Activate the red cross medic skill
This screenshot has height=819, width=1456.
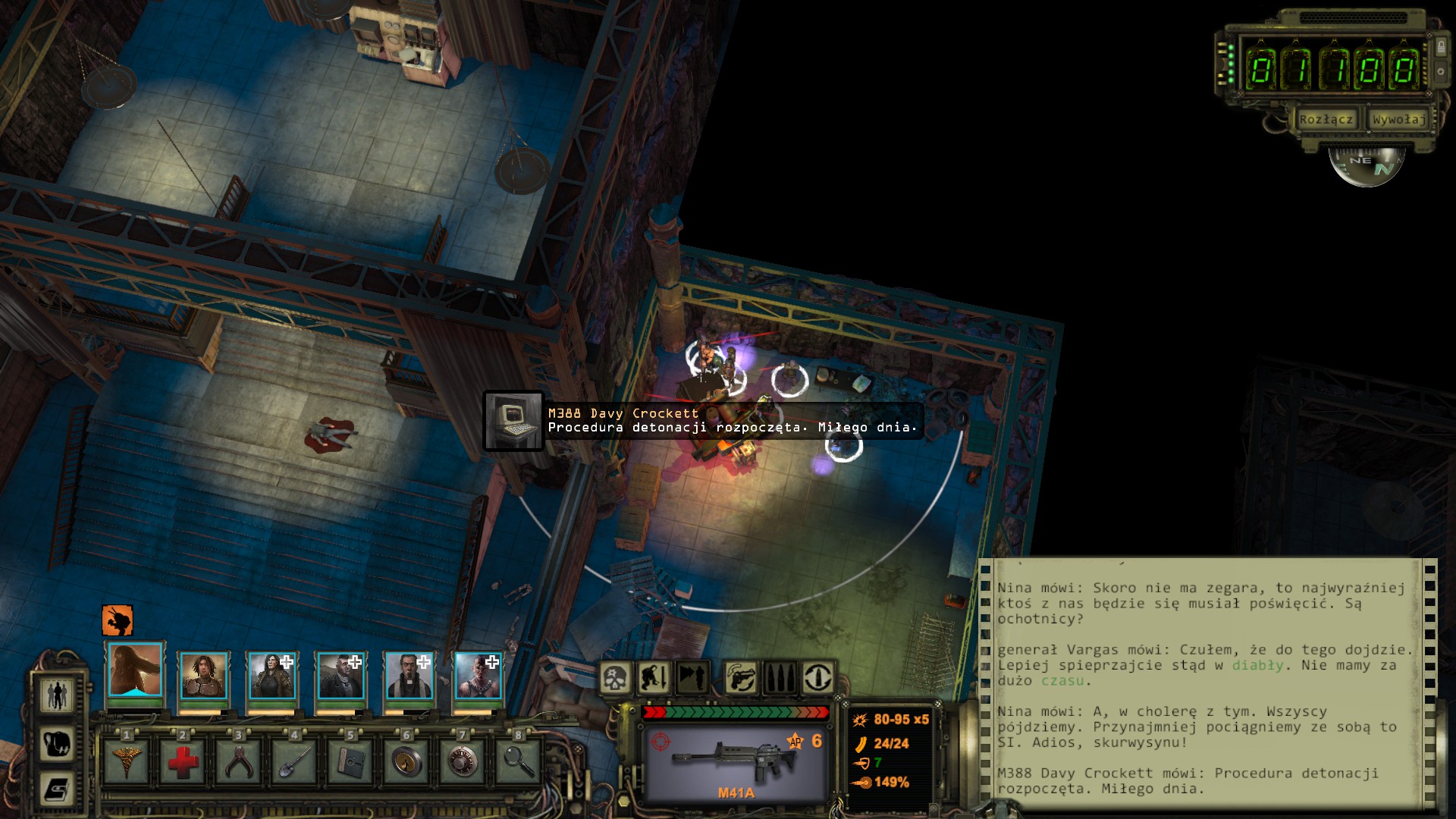(183, 761)
